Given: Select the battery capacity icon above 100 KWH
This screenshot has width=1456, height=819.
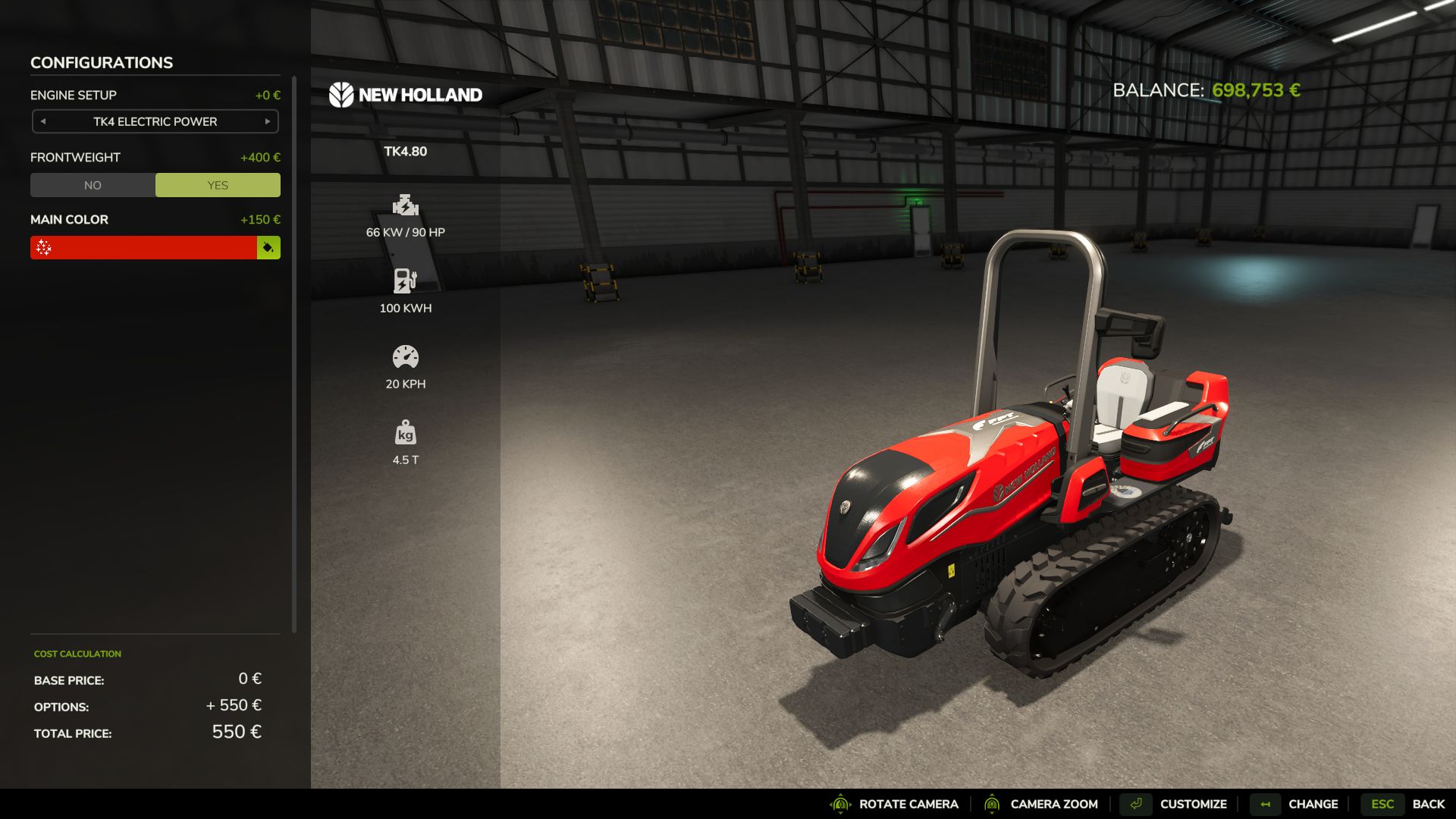Looking at the screenshot, I should [405, 282].
